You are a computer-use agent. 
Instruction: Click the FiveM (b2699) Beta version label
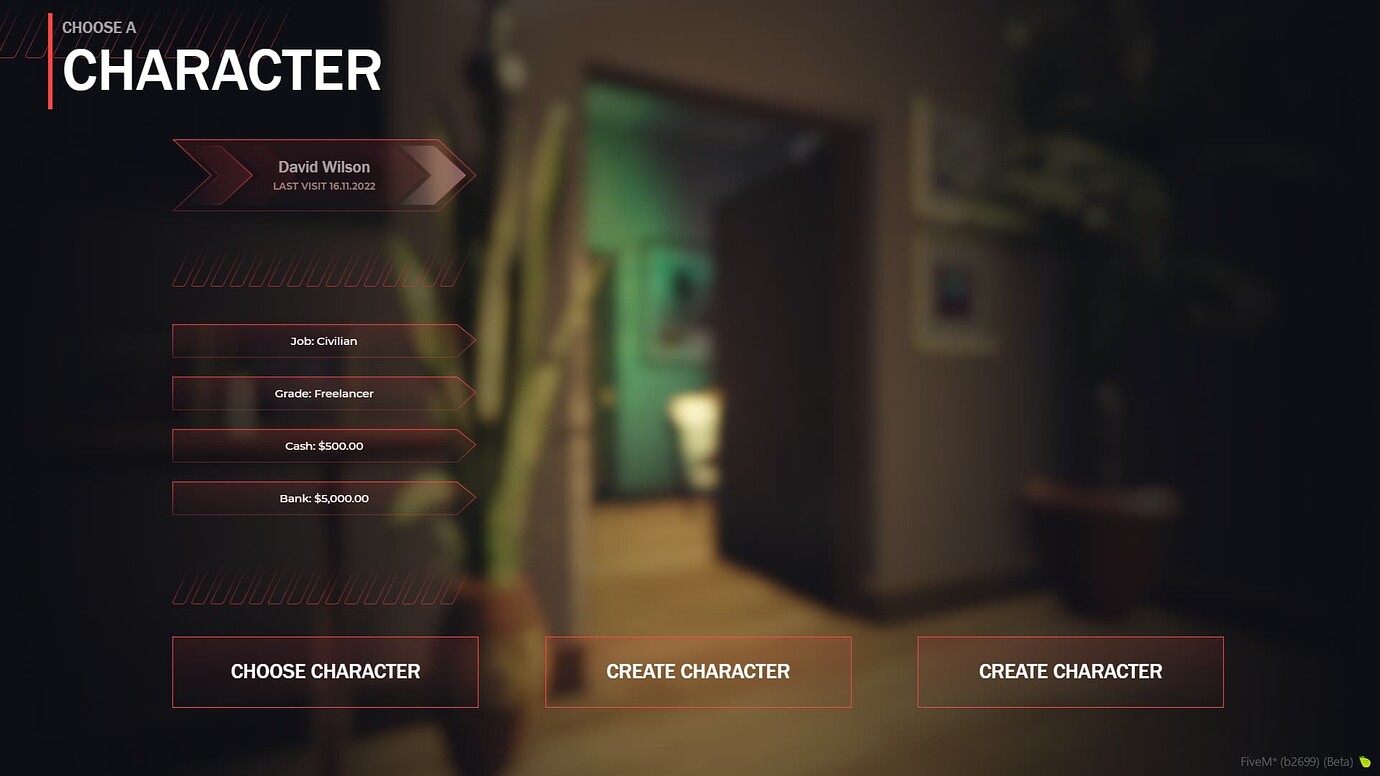click(x=1296, y=760)
